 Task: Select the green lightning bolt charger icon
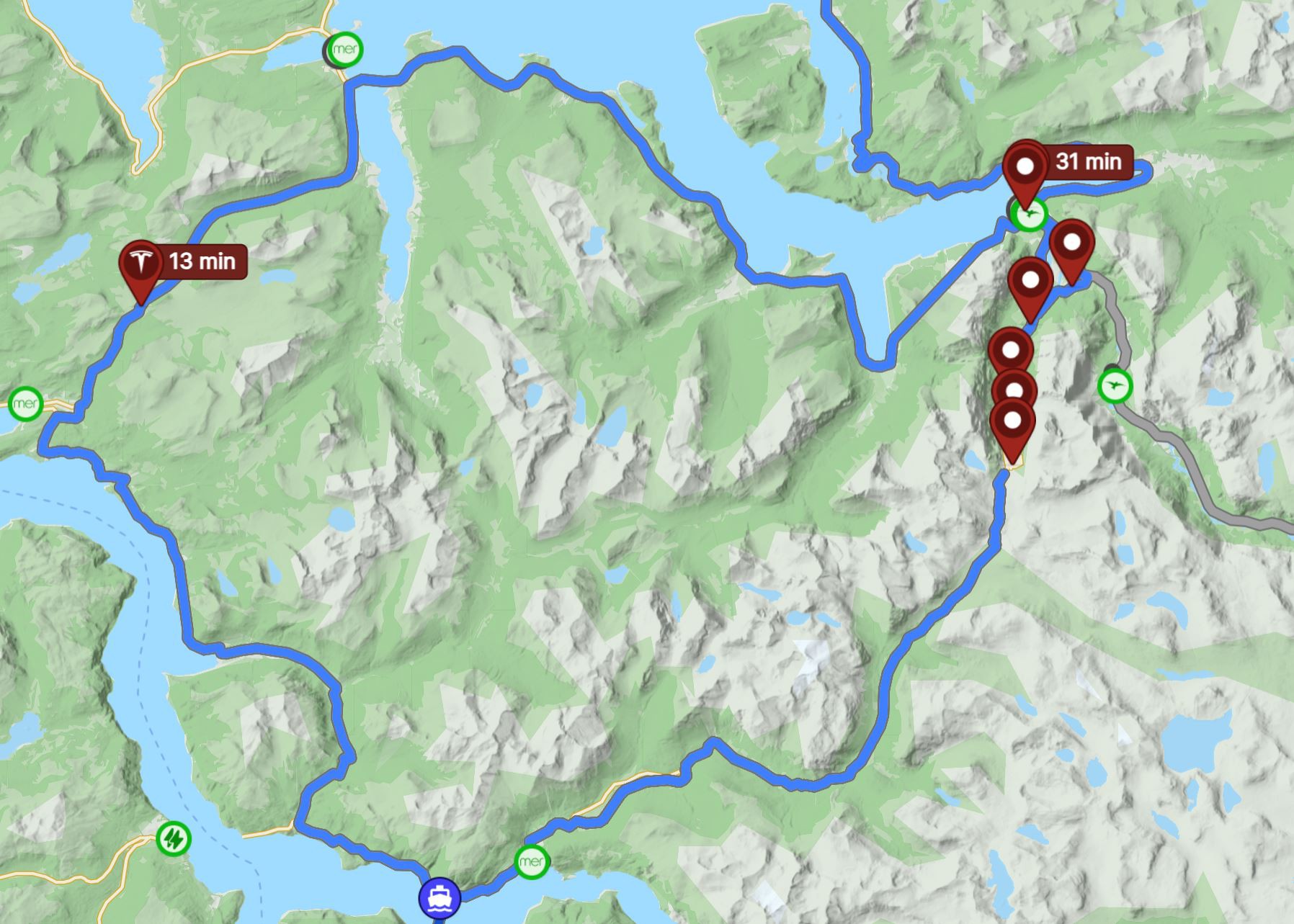click(173, 838)
